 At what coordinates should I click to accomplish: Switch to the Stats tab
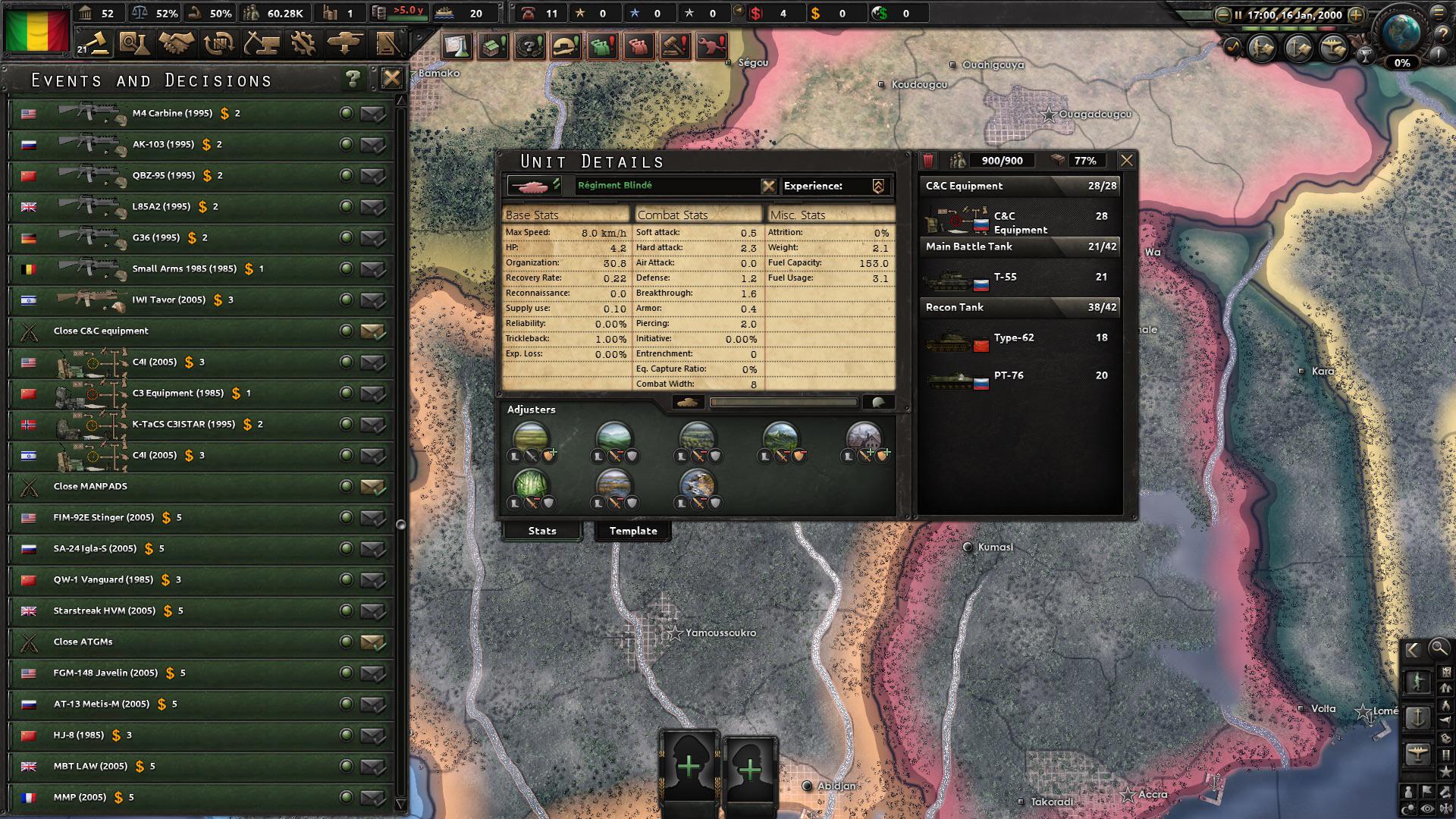point(541,530)
